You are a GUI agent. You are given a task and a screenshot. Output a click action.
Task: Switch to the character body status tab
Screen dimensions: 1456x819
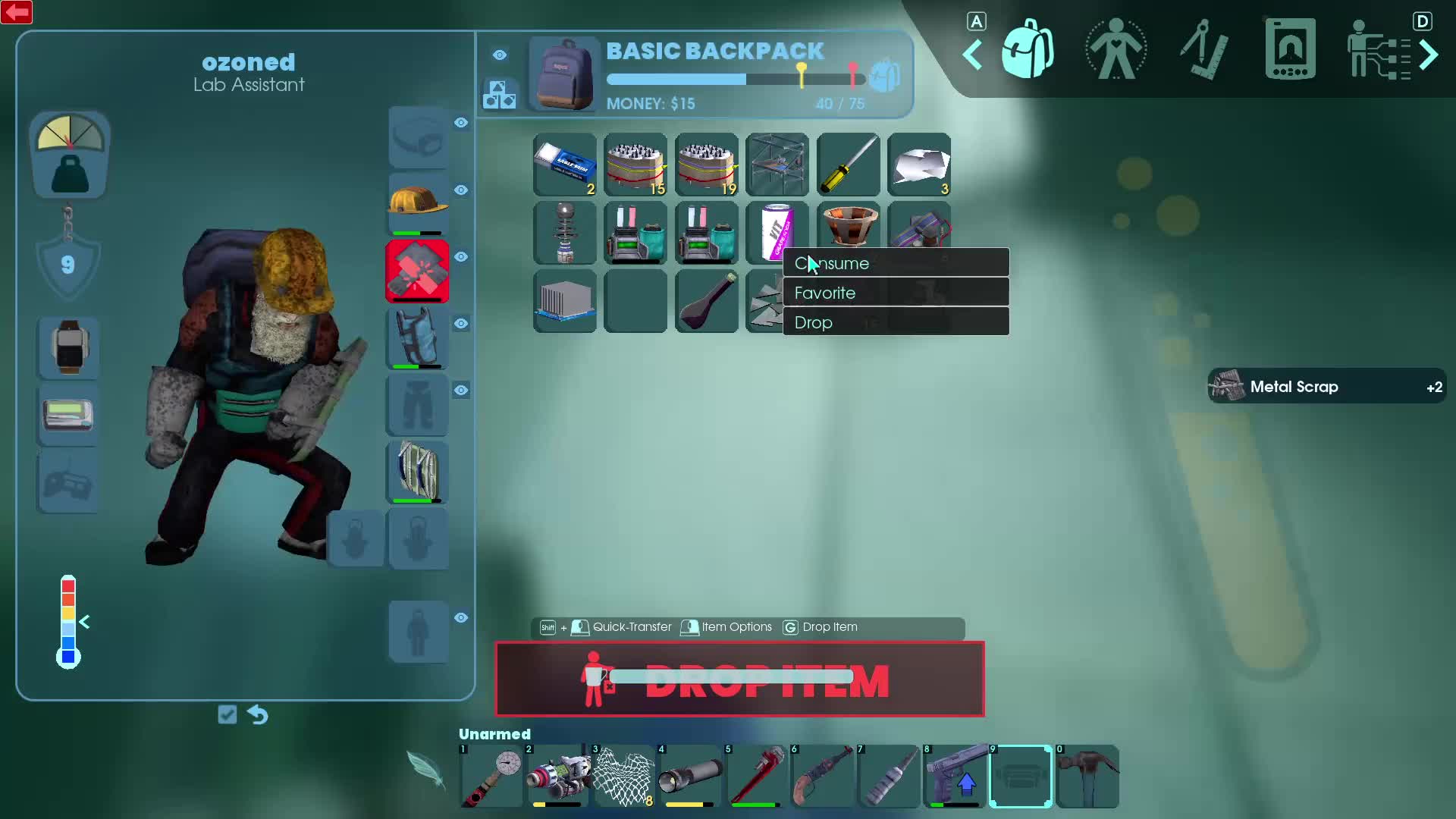[1116, 50]
